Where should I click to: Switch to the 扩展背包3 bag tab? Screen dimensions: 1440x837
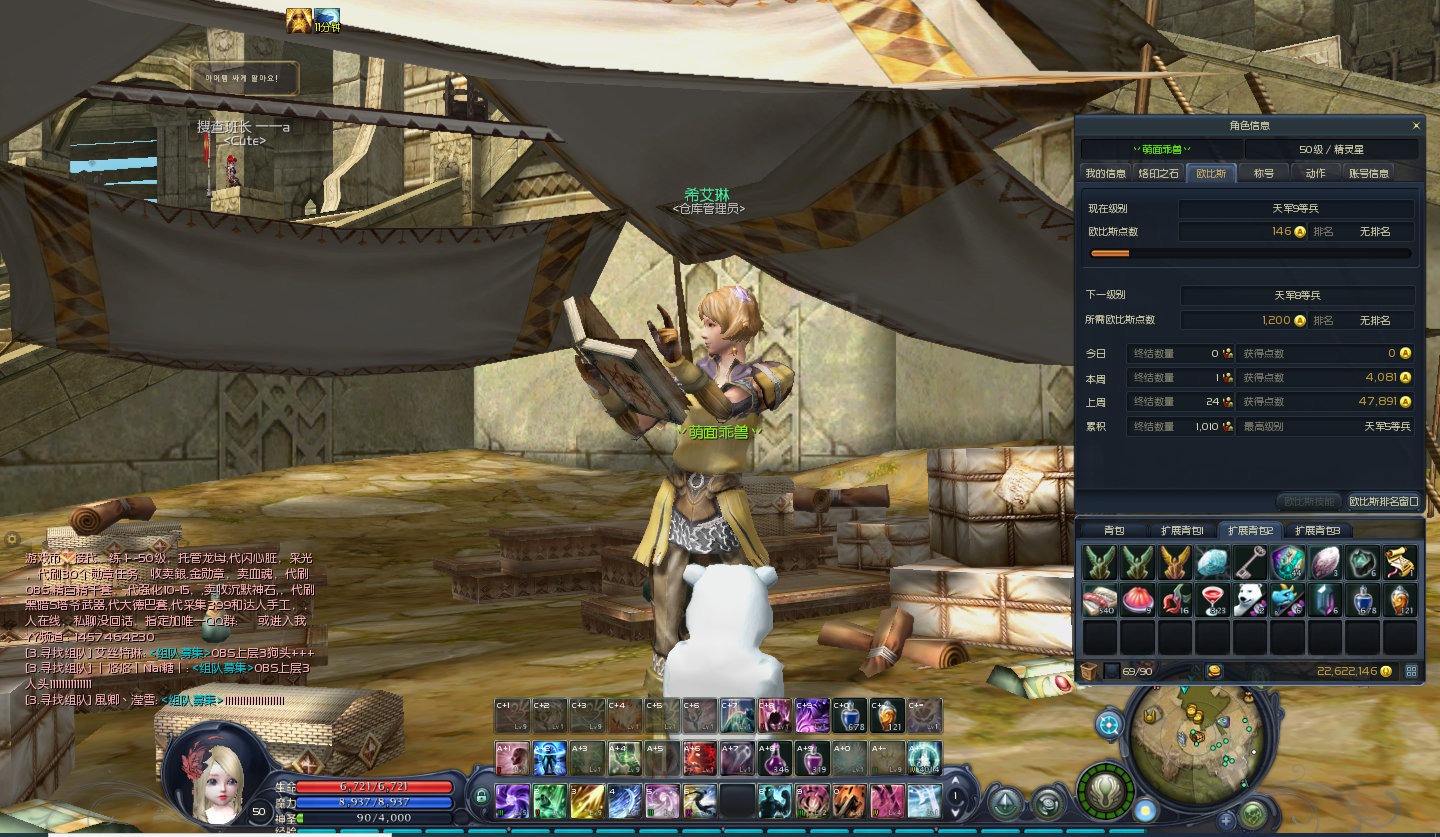coord(1317,530)
